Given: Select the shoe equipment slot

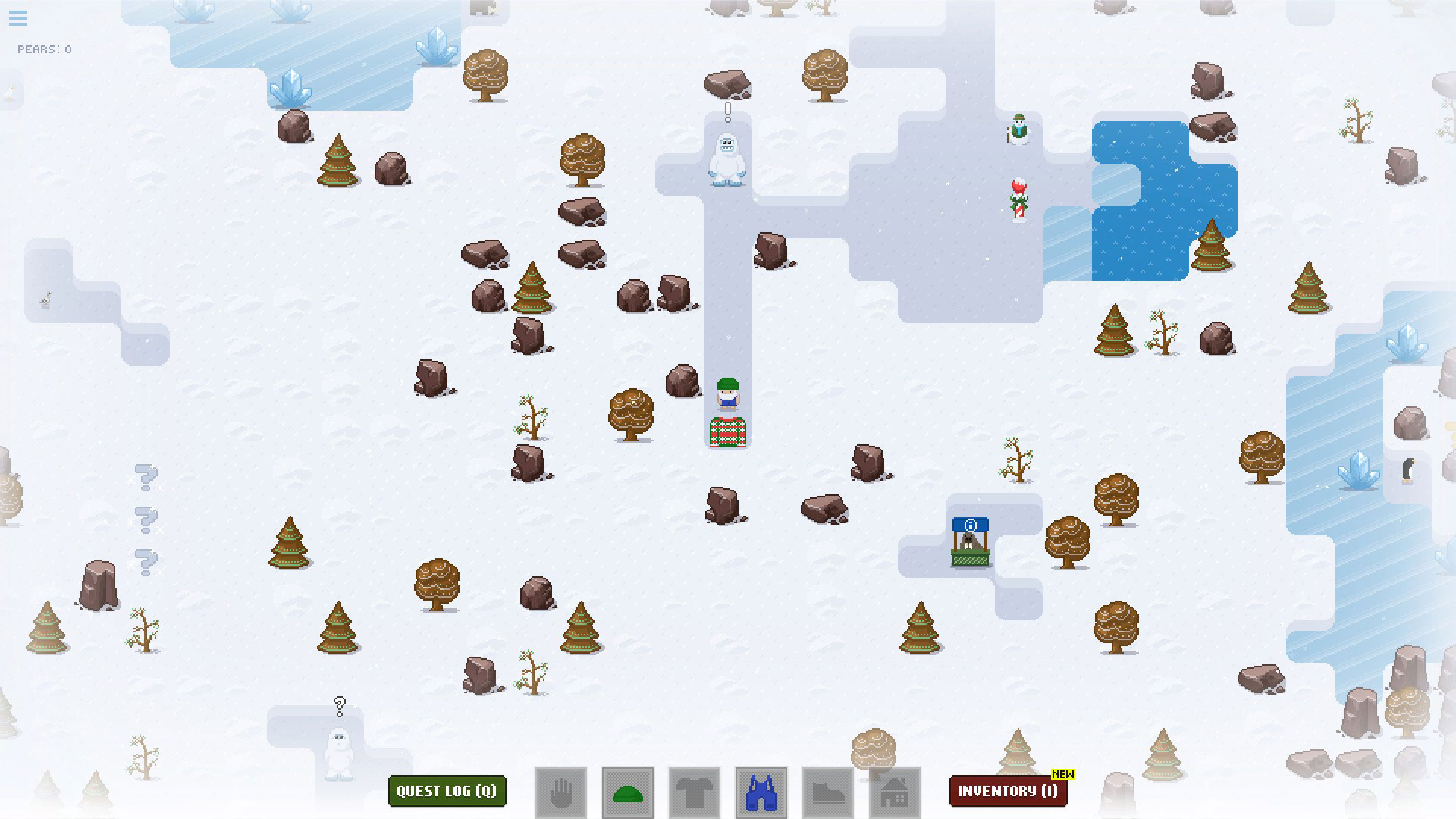Looking at the screenshot, I should tap(828, 793).
